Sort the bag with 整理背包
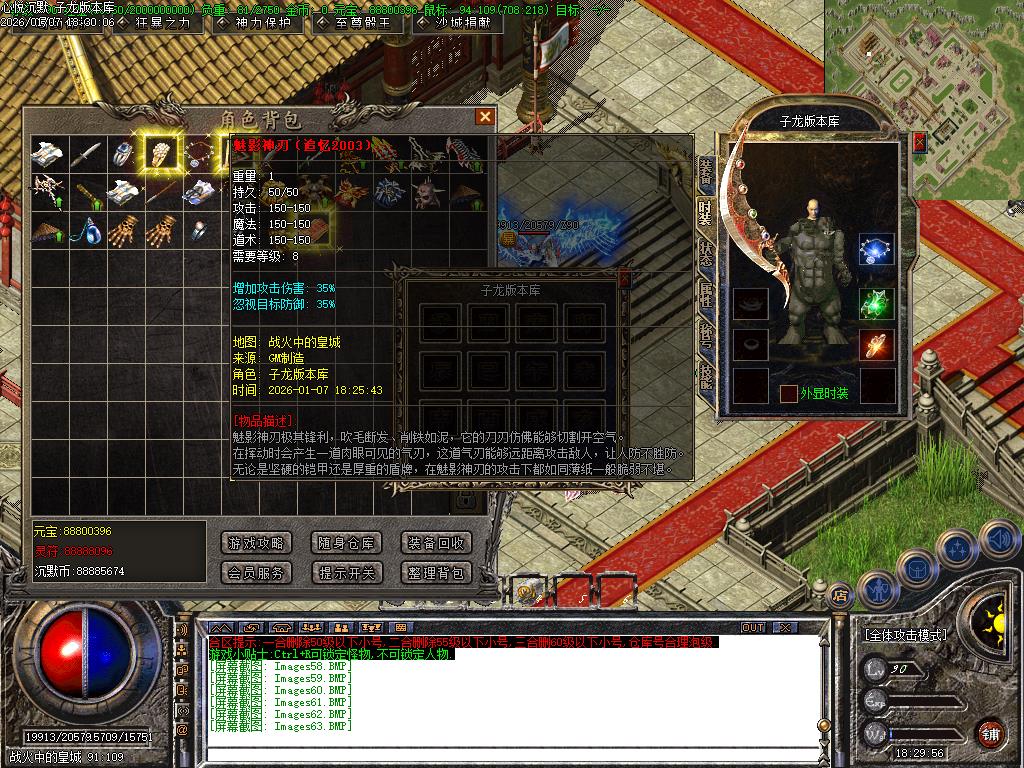The width and height of the screenshot is (1024, 768). (x=435, y=573)
